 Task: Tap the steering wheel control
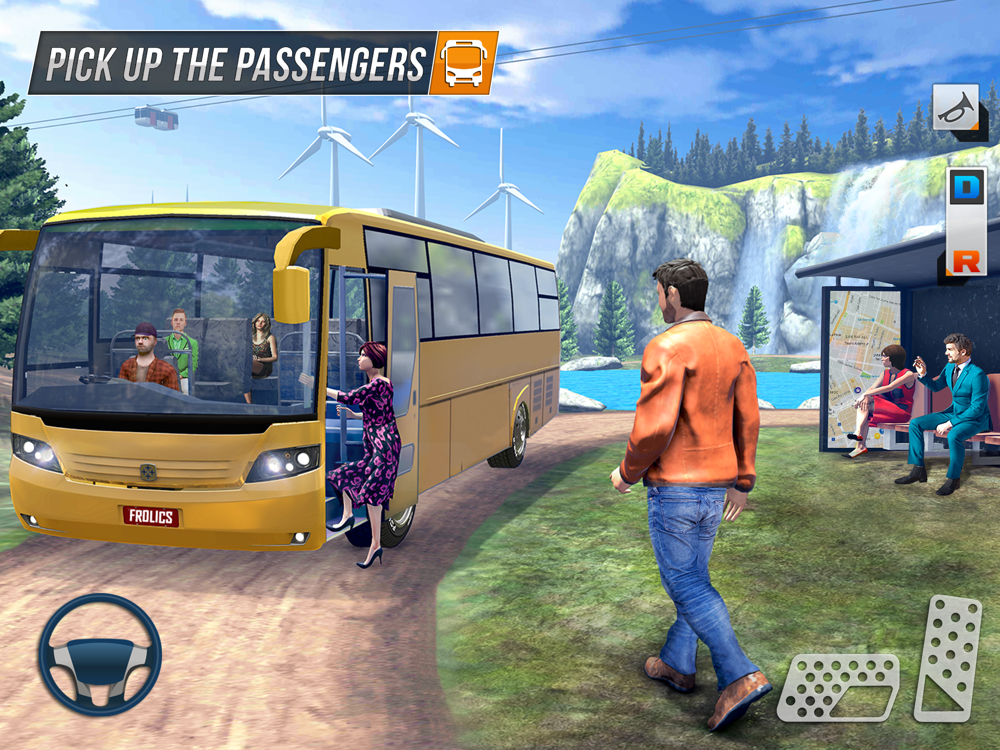(99, 654)
